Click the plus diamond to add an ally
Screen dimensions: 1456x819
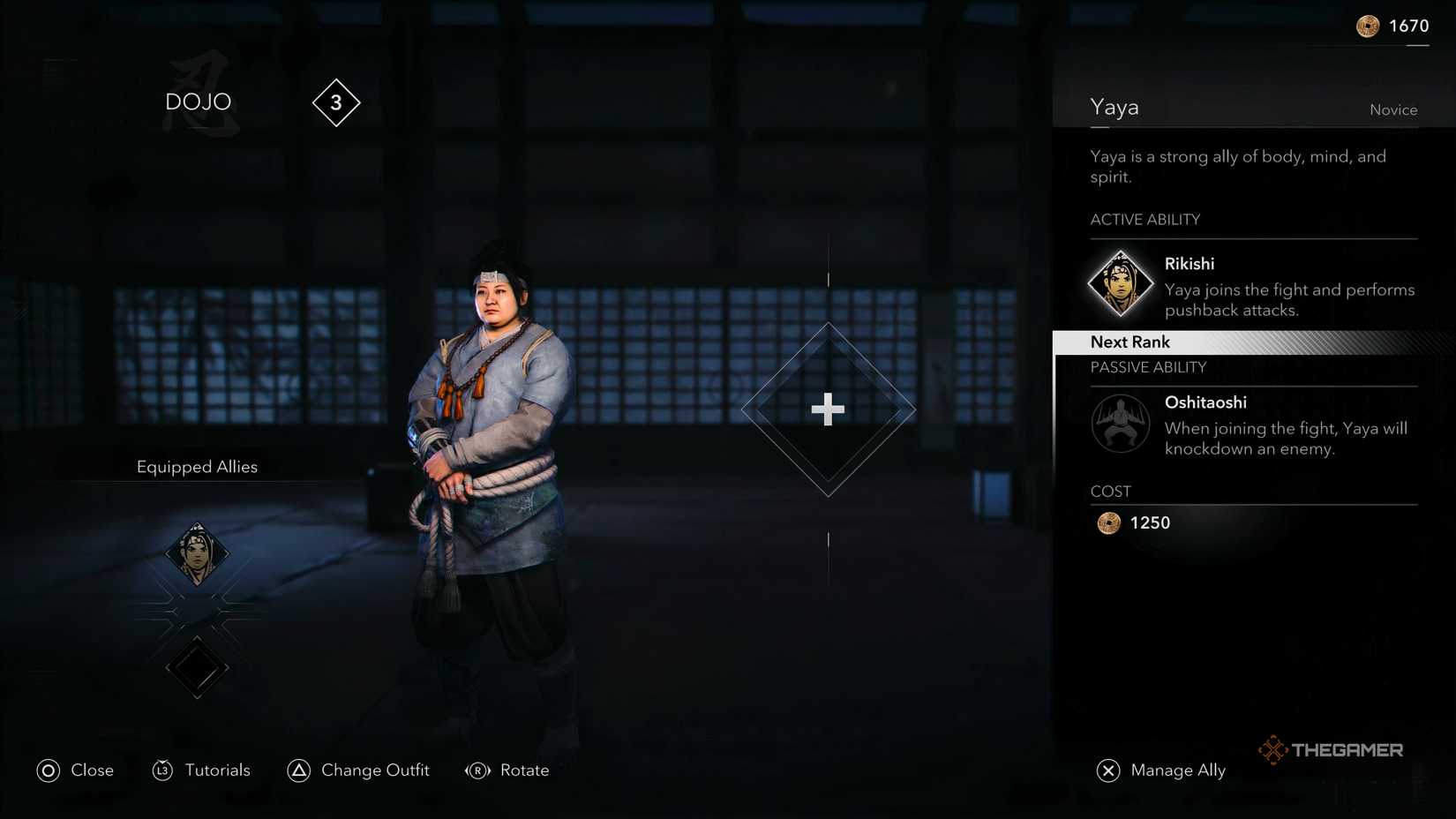pyautogui.click(x=828, y=409)
